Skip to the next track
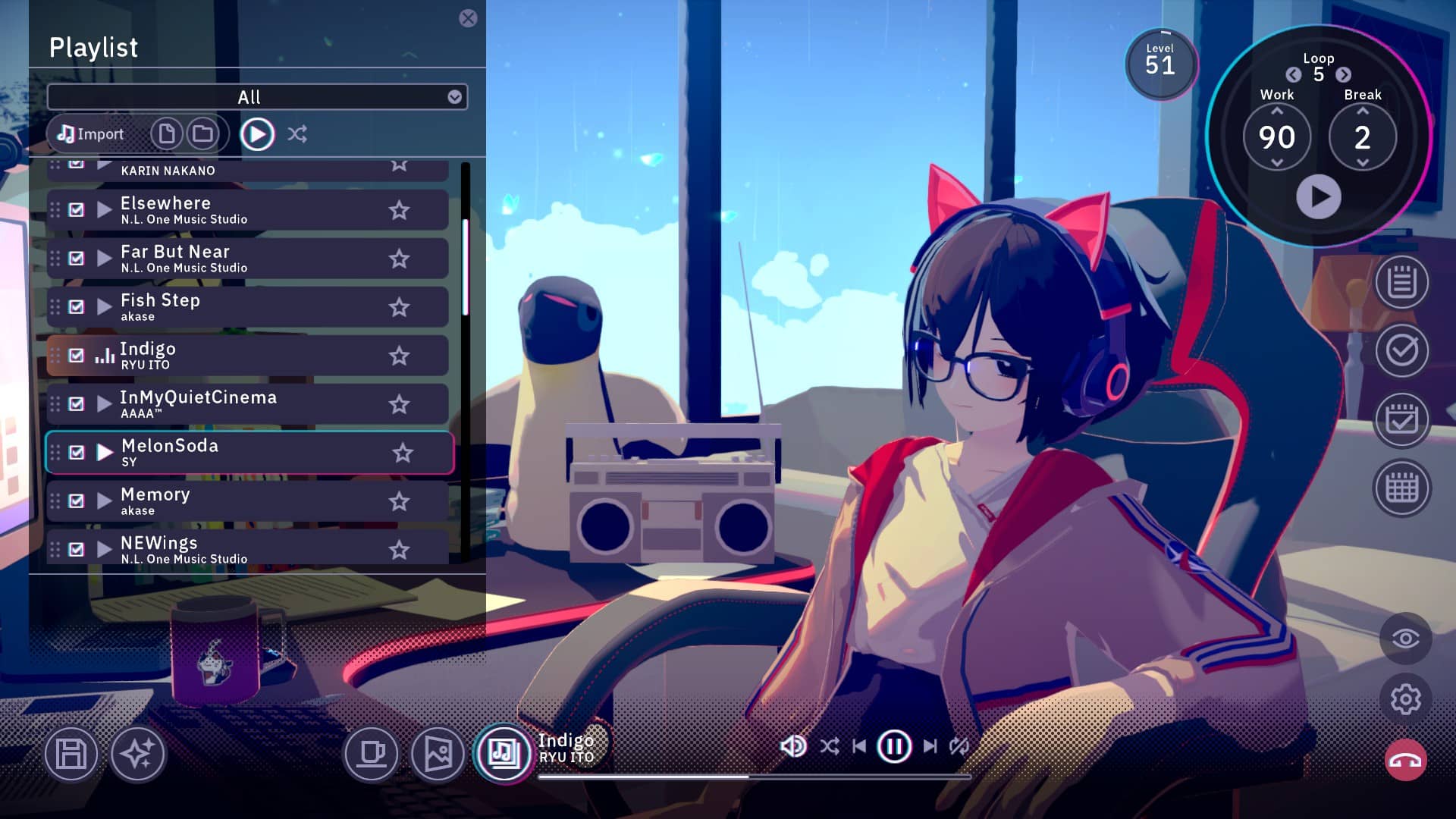The image size is (1456, 819). click(x=930, y=746)
